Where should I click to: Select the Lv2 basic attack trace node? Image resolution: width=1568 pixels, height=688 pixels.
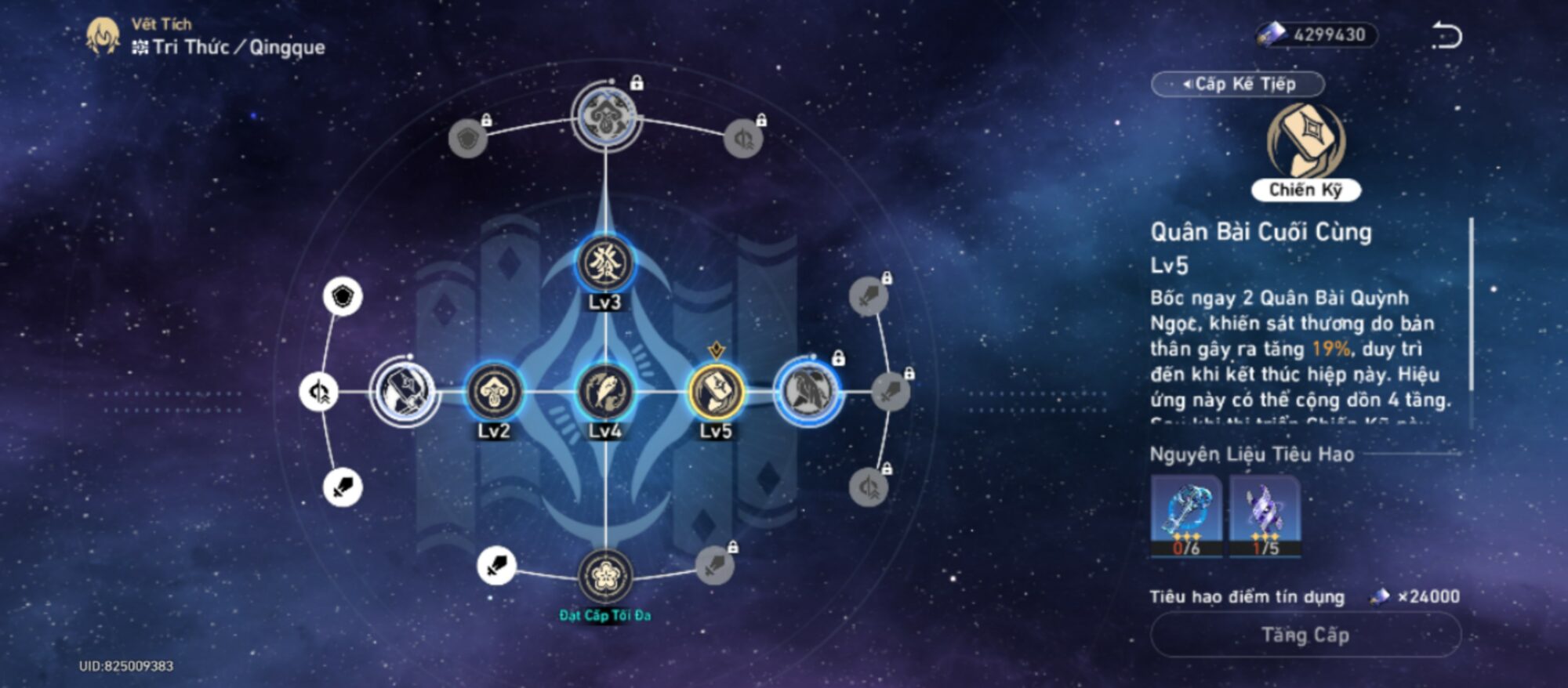[494, 391]
